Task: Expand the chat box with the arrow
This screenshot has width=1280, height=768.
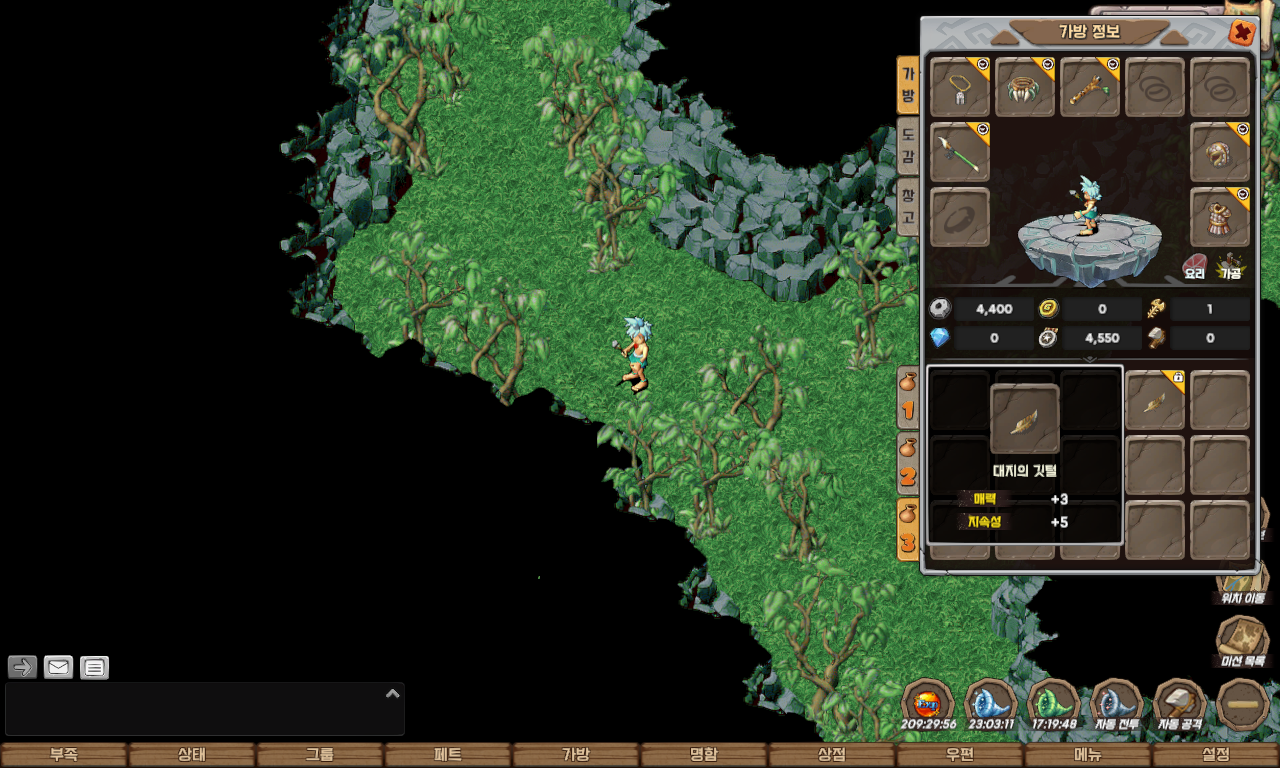Action: pyautogui.click(x=393, y=693)
